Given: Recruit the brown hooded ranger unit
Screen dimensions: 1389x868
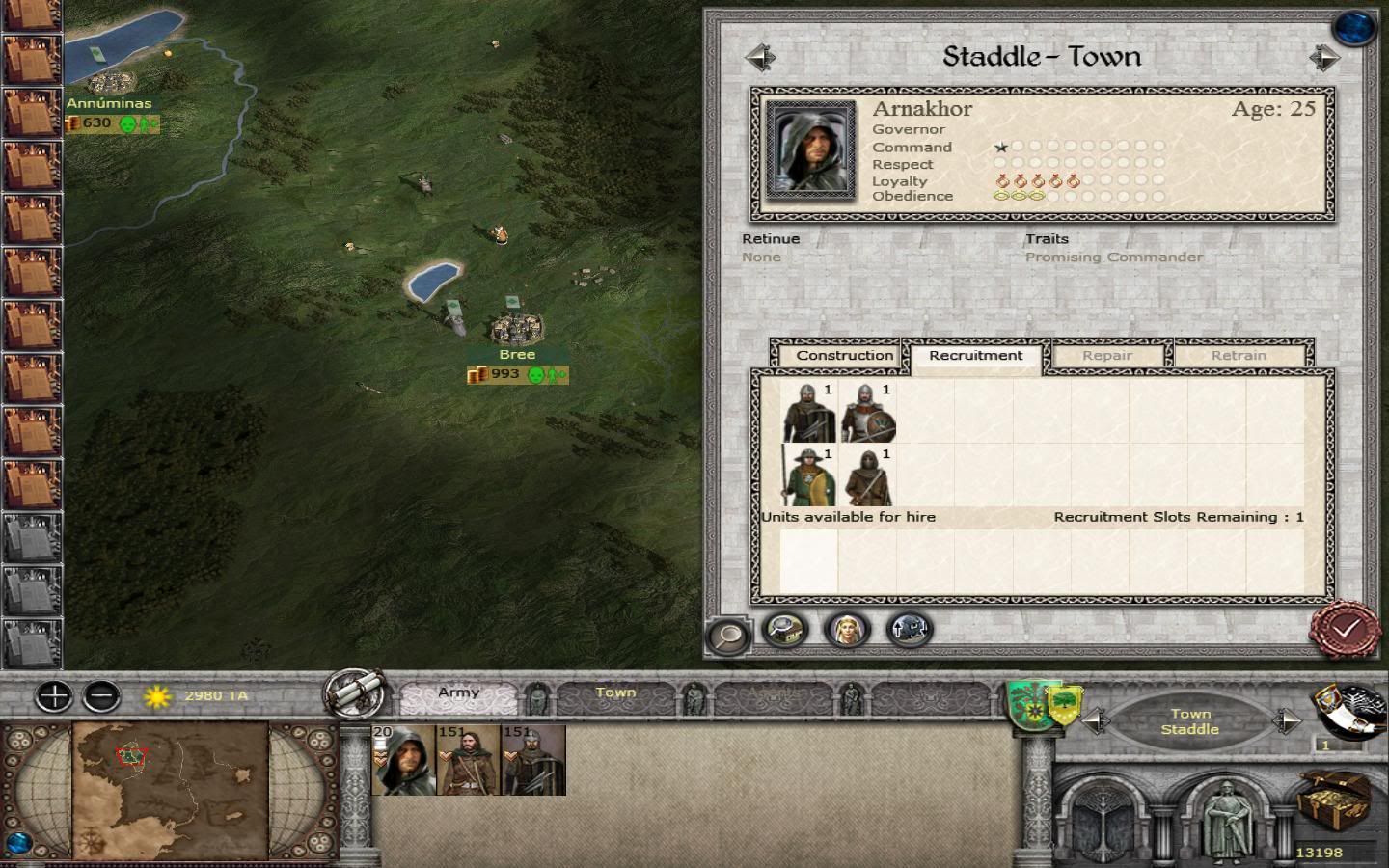Looking at the screenshot, I should 868,475.
